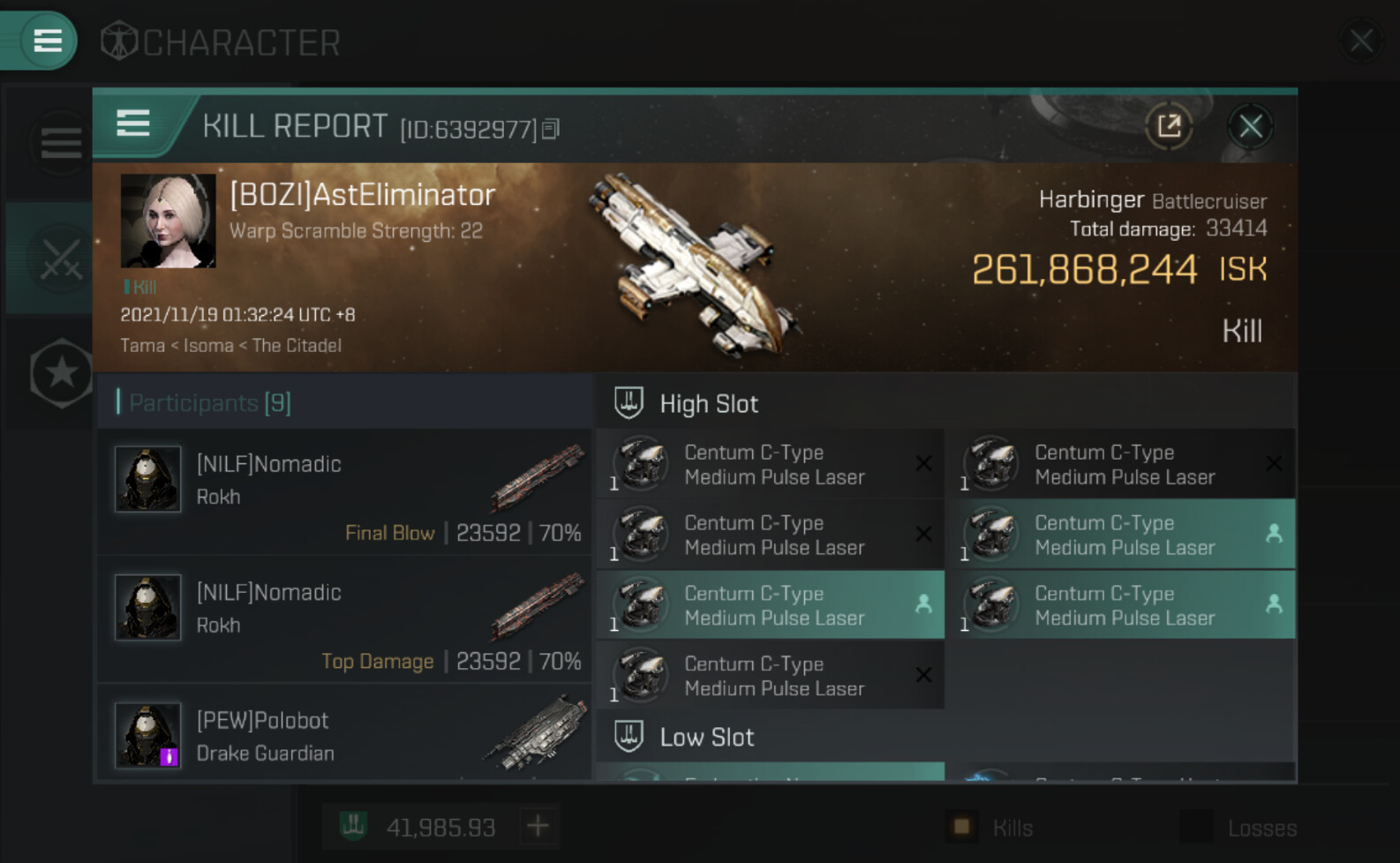Close the Kill Report window

1250,127
